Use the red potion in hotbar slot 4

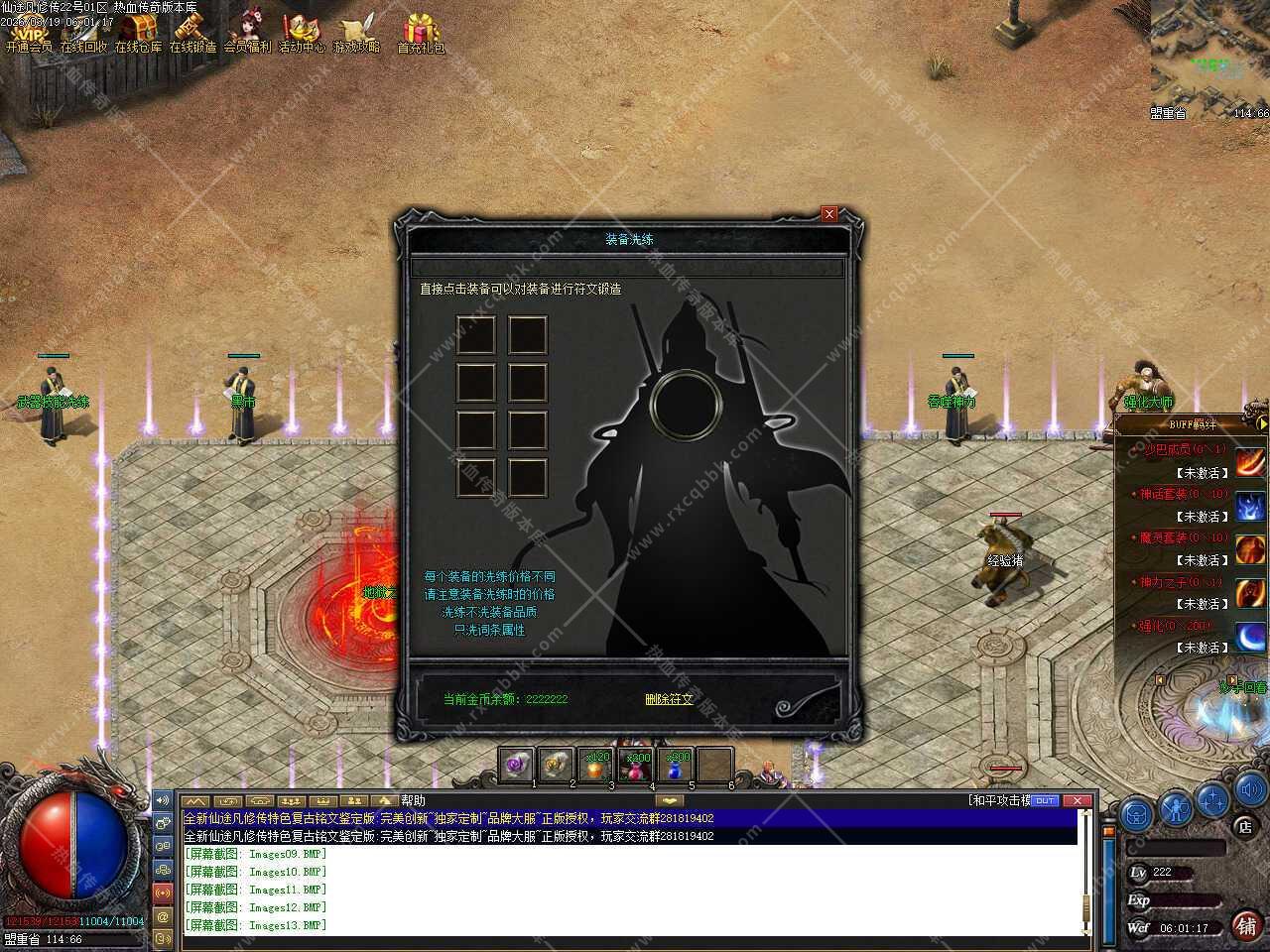635,766
